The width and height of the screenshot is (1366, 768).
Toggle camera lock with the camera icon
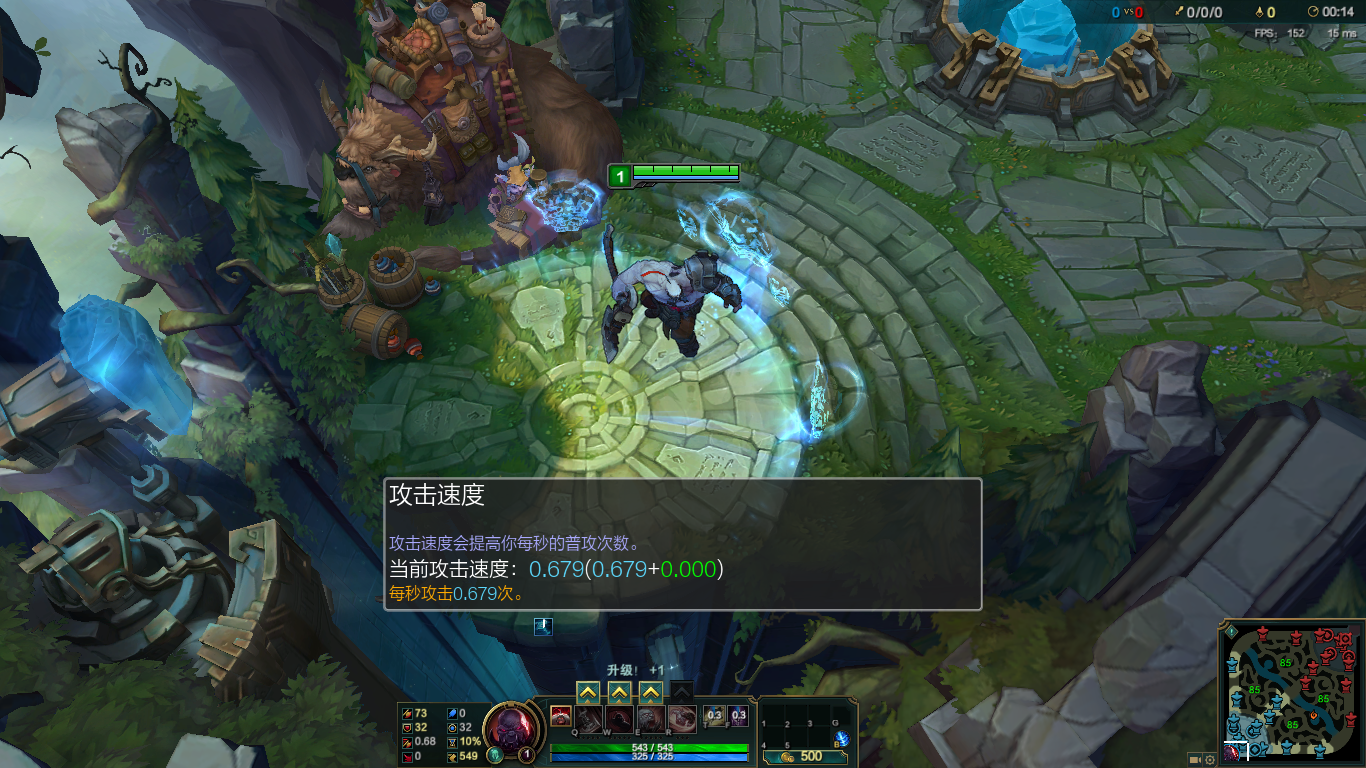point(1194,758)
